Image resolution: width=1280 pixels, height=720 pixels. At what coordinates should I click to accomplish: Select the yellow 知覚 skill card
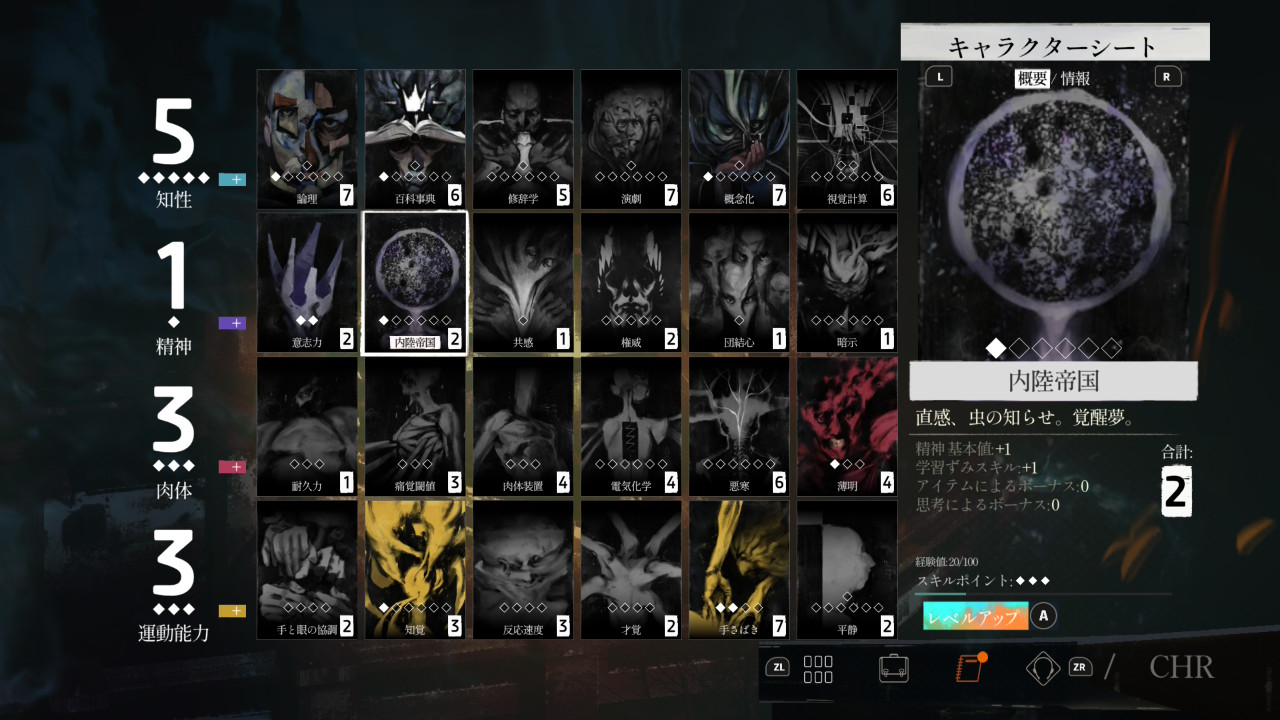pos(414,569)
